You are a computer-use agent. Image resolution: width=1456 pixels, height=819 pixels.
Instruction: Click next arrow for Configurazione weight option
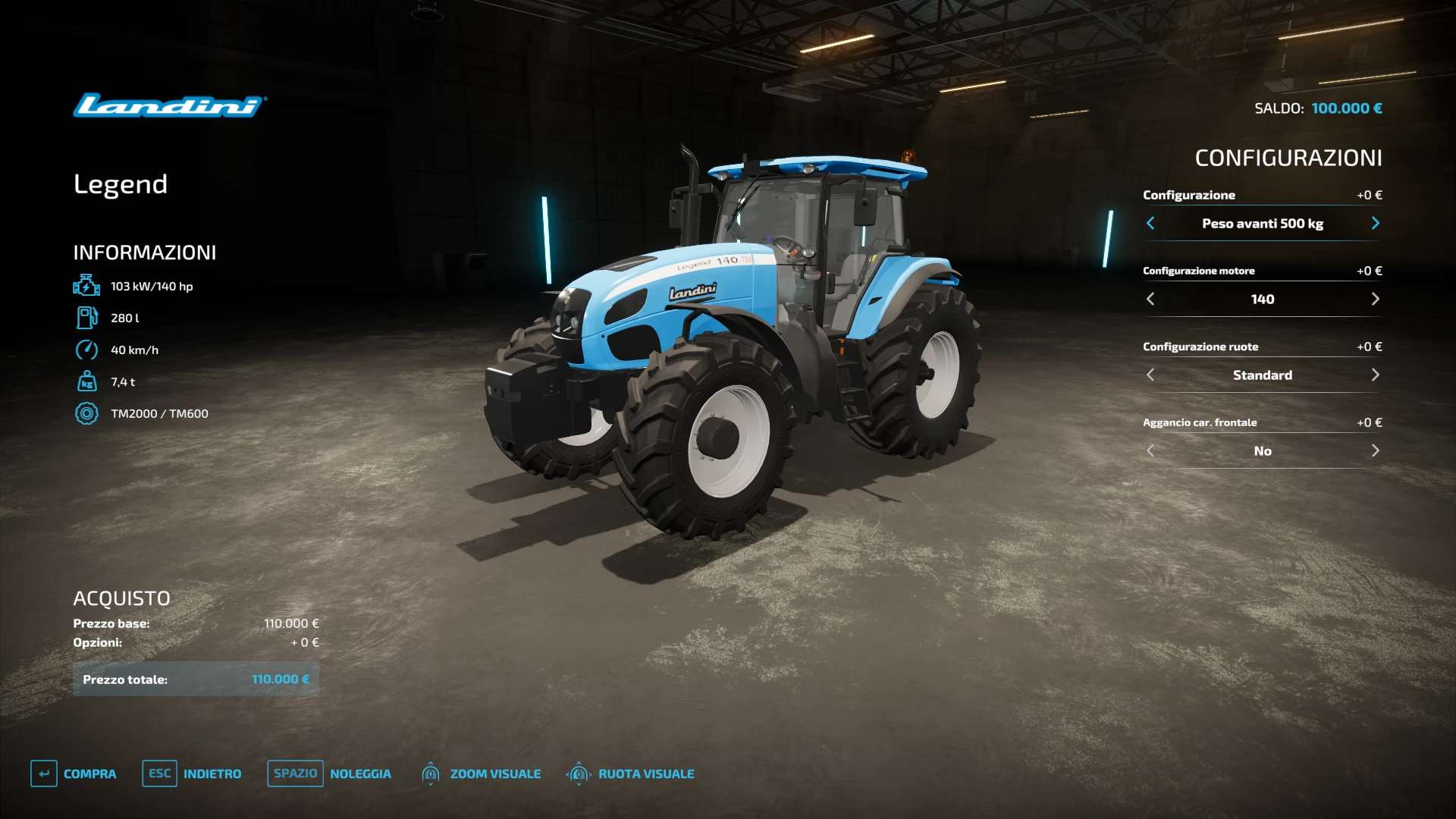pos(1375,223)
